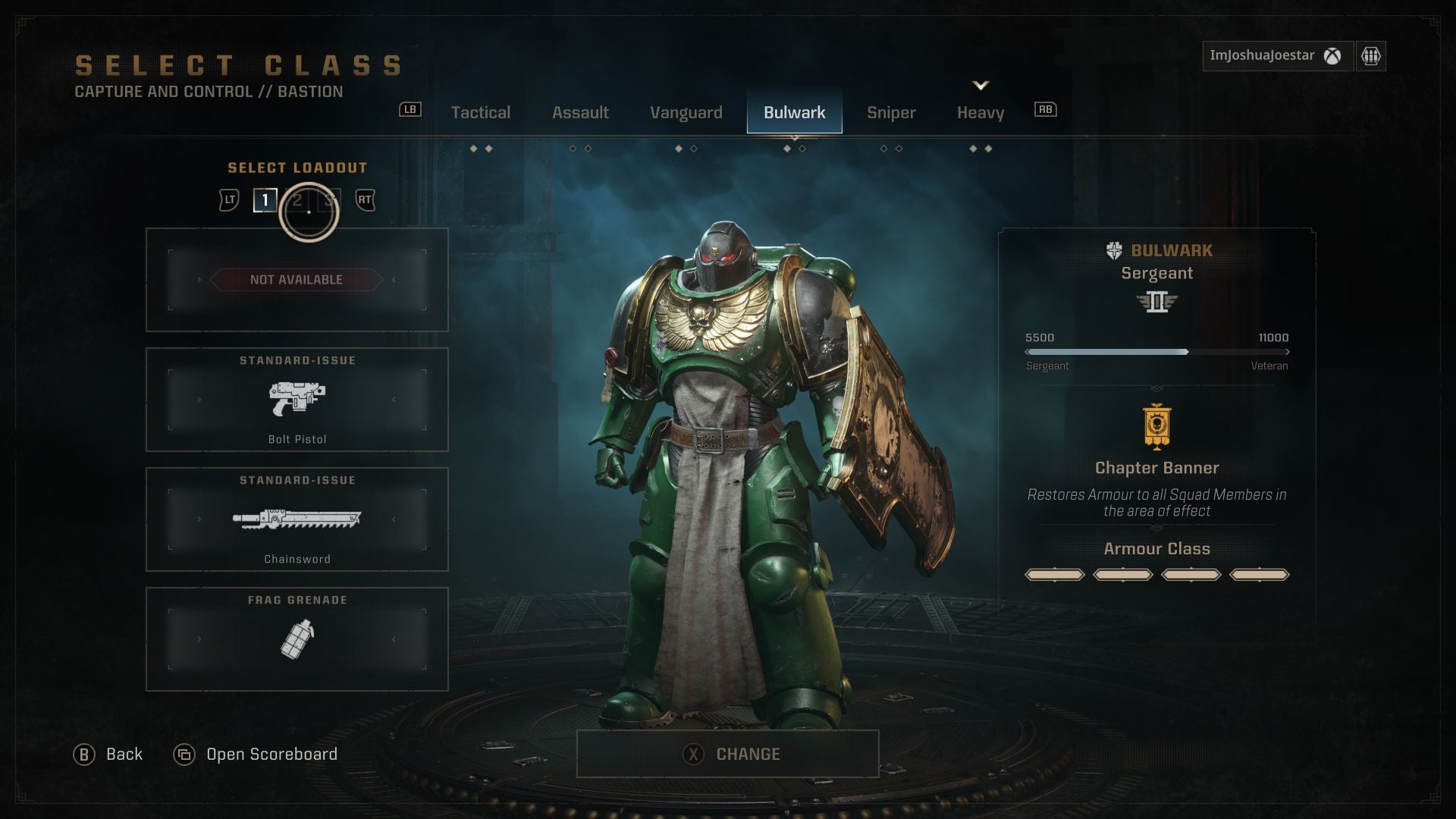Select the Chainsword melee weapon slot
Screen dimensions: 1456x819
(x=297, y=519)
